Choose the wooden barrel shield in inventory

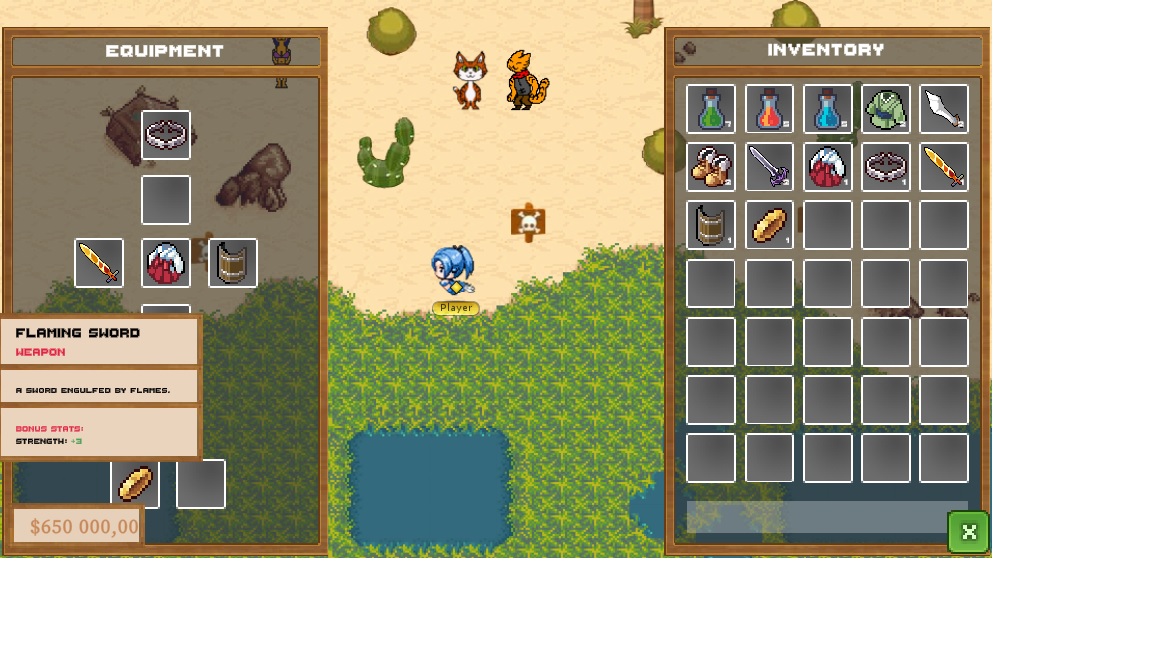711,225
